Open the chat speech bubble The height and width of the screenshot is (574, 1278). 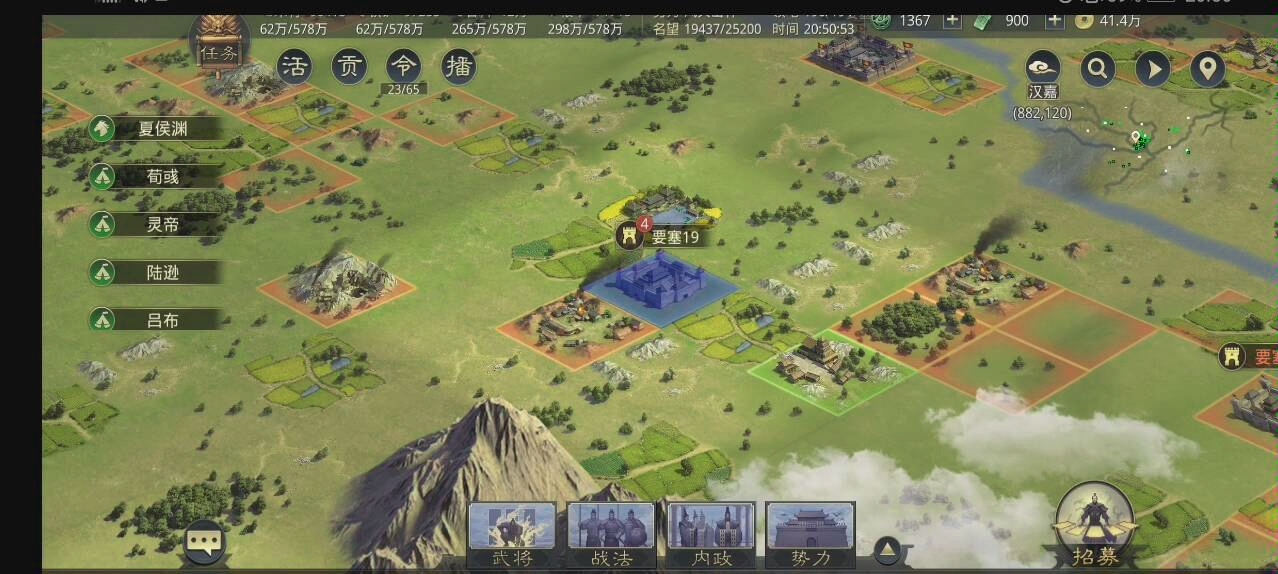click(204, 544)
